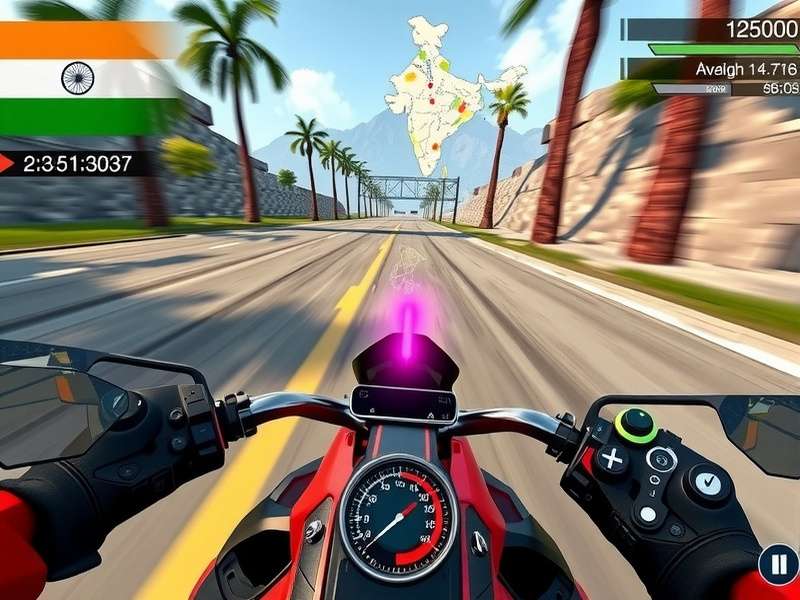800x600 pixels.
Task: Open the India map minimap
Action: click(445, 95)
